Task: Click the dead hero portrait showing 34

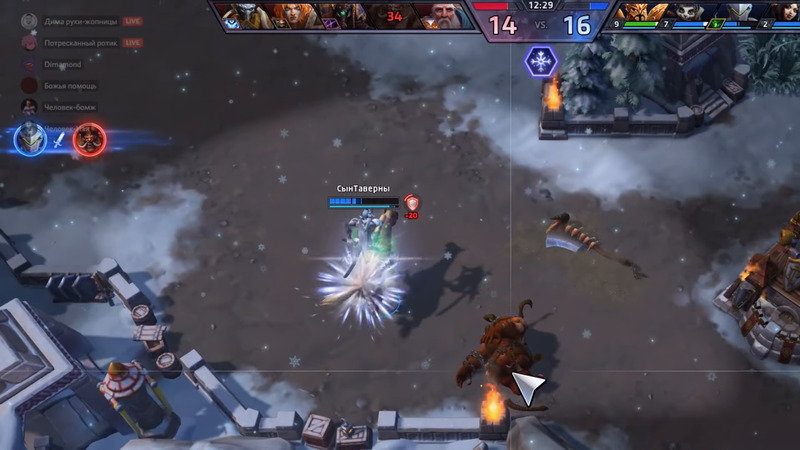Action: click(x=394, y=15)
